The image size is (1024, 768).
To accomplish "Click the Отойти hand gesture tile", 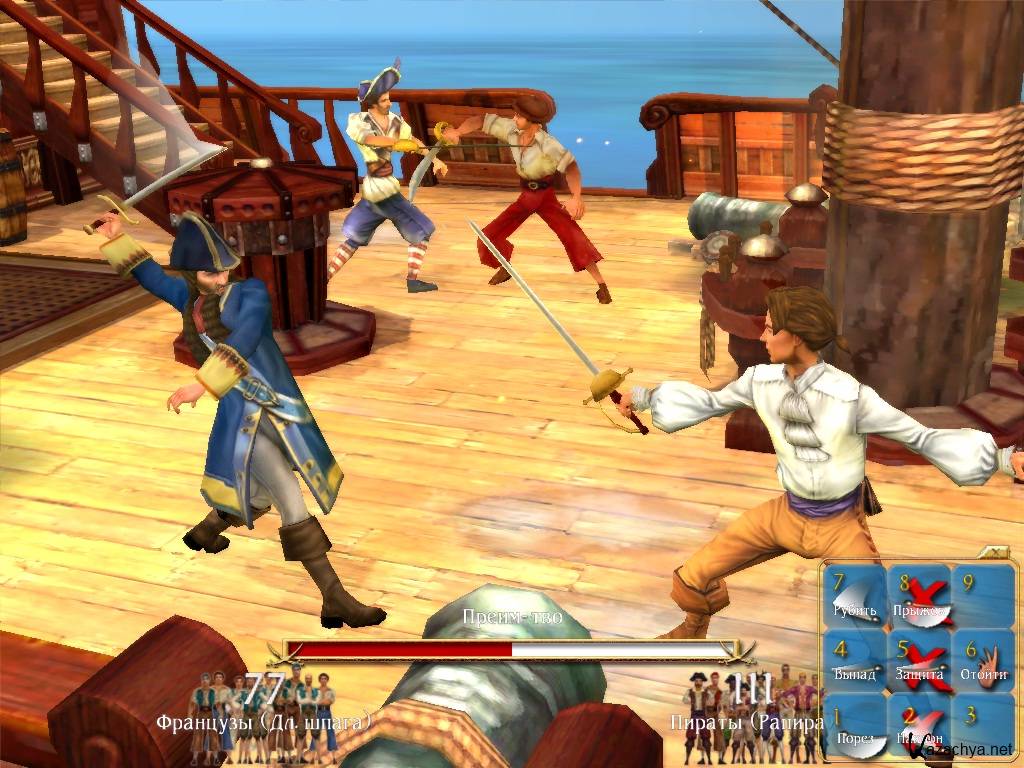I will point(981,661).
